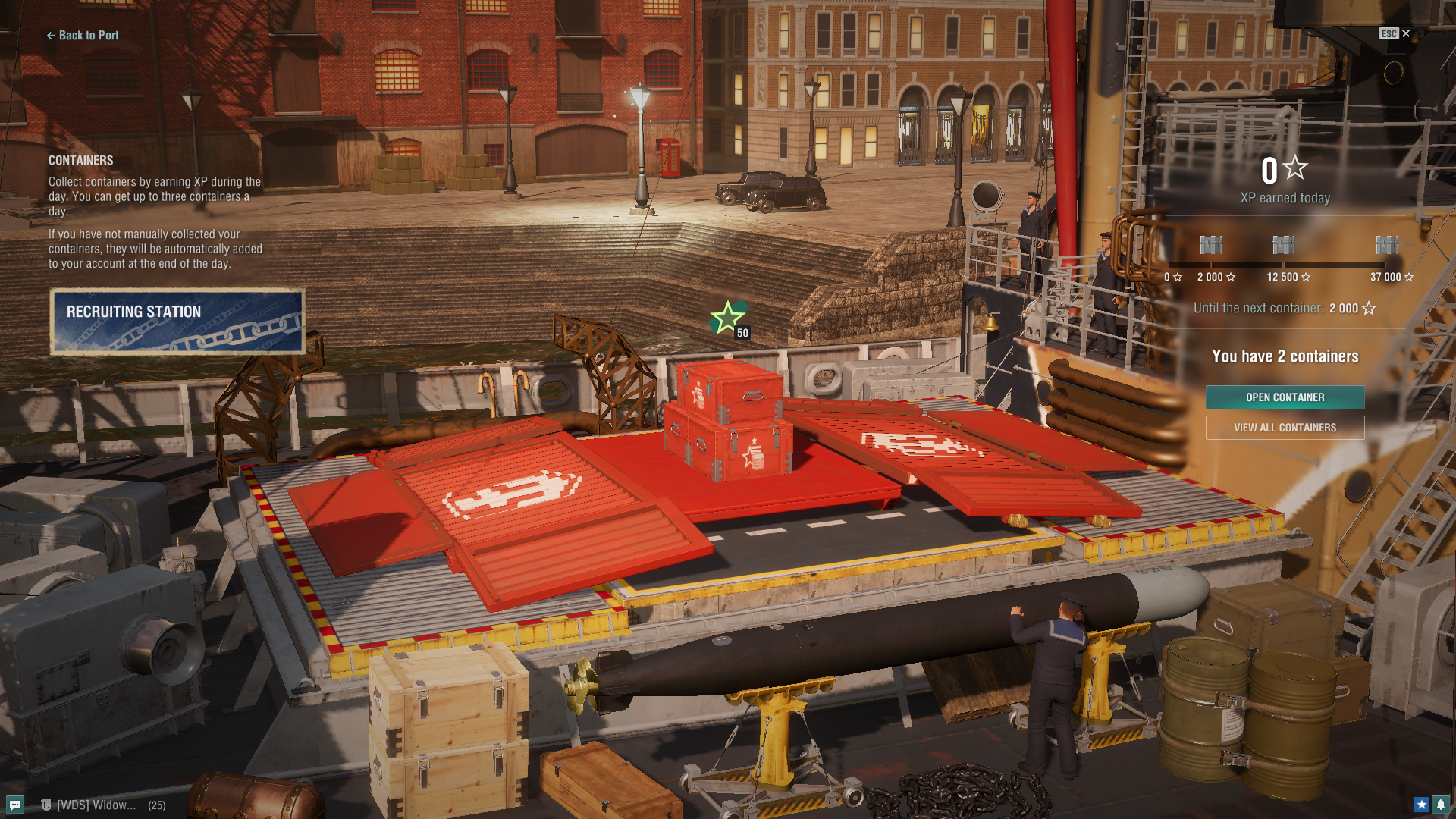Screen dimensions: 1456x819
Task: View all containers
Action: pyautogui.click(x=1285, y=428)
